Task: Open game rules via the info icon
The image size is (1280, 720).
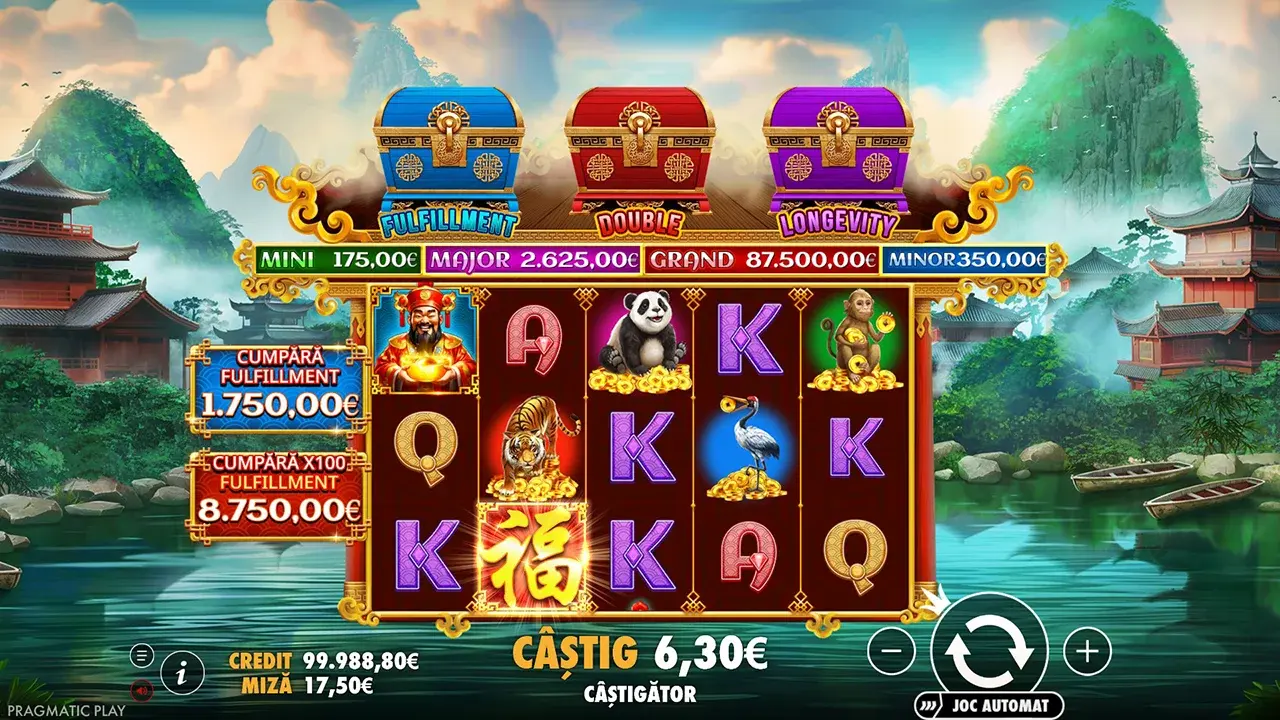Action: click(x=181, y=674)
